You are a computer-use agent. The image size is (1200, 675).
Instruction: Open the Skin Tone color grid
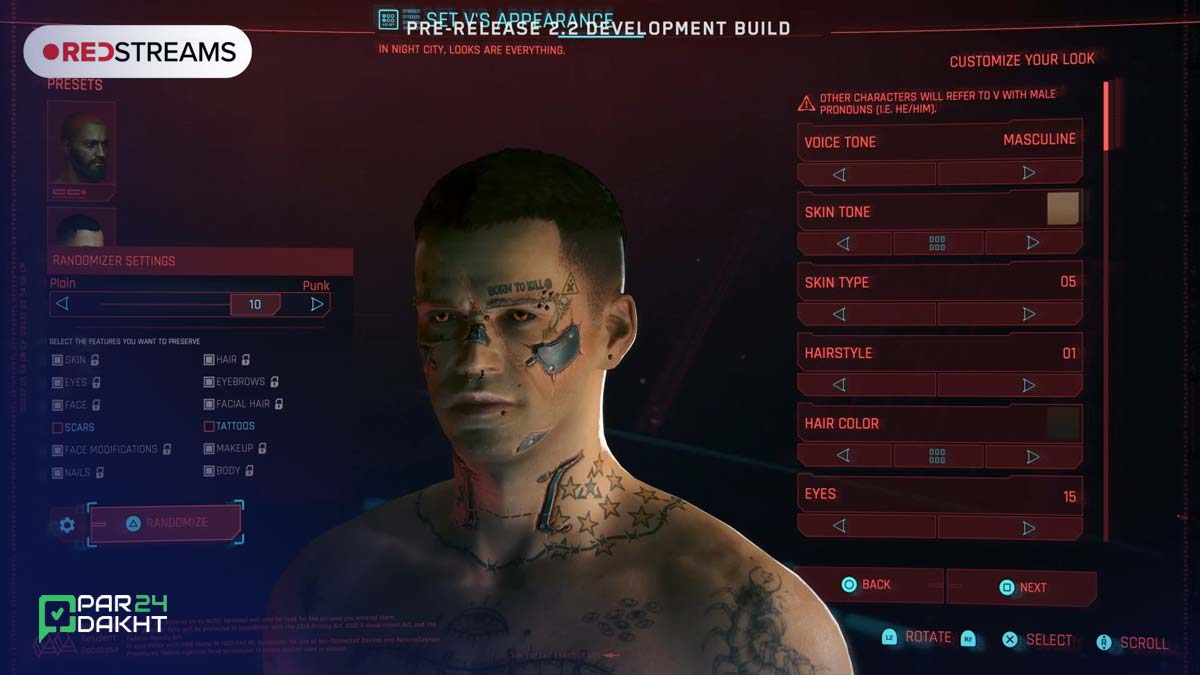[x=937, y=243]
